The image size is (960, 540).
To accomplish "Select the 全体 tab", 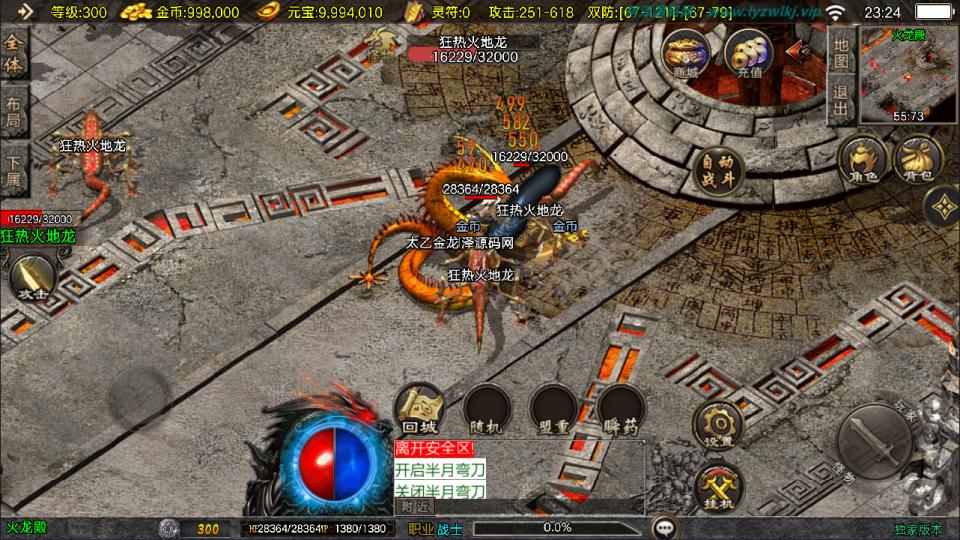I will click(x=14, y=55).
